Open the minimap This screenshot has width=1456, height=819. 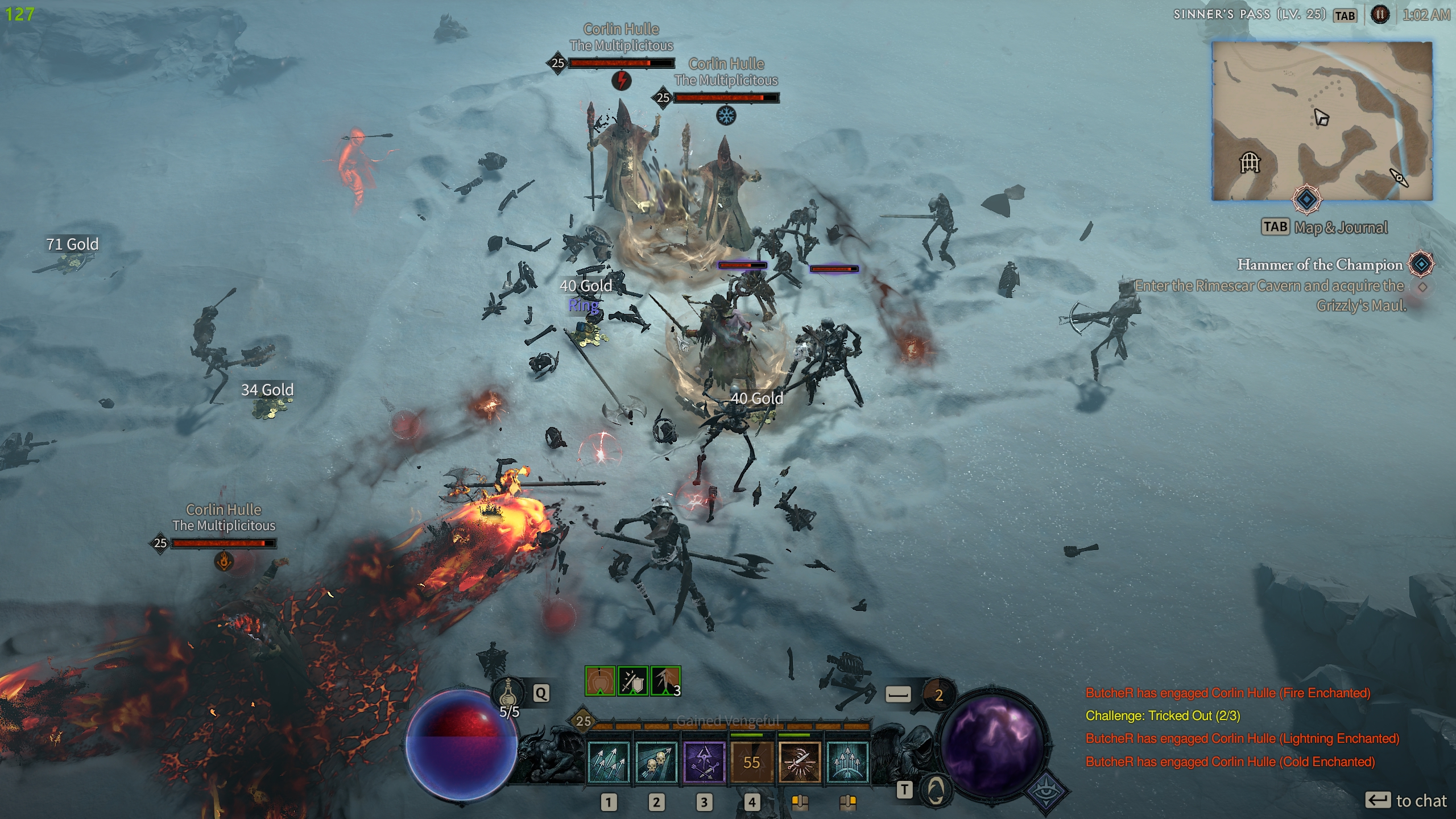1322,121
